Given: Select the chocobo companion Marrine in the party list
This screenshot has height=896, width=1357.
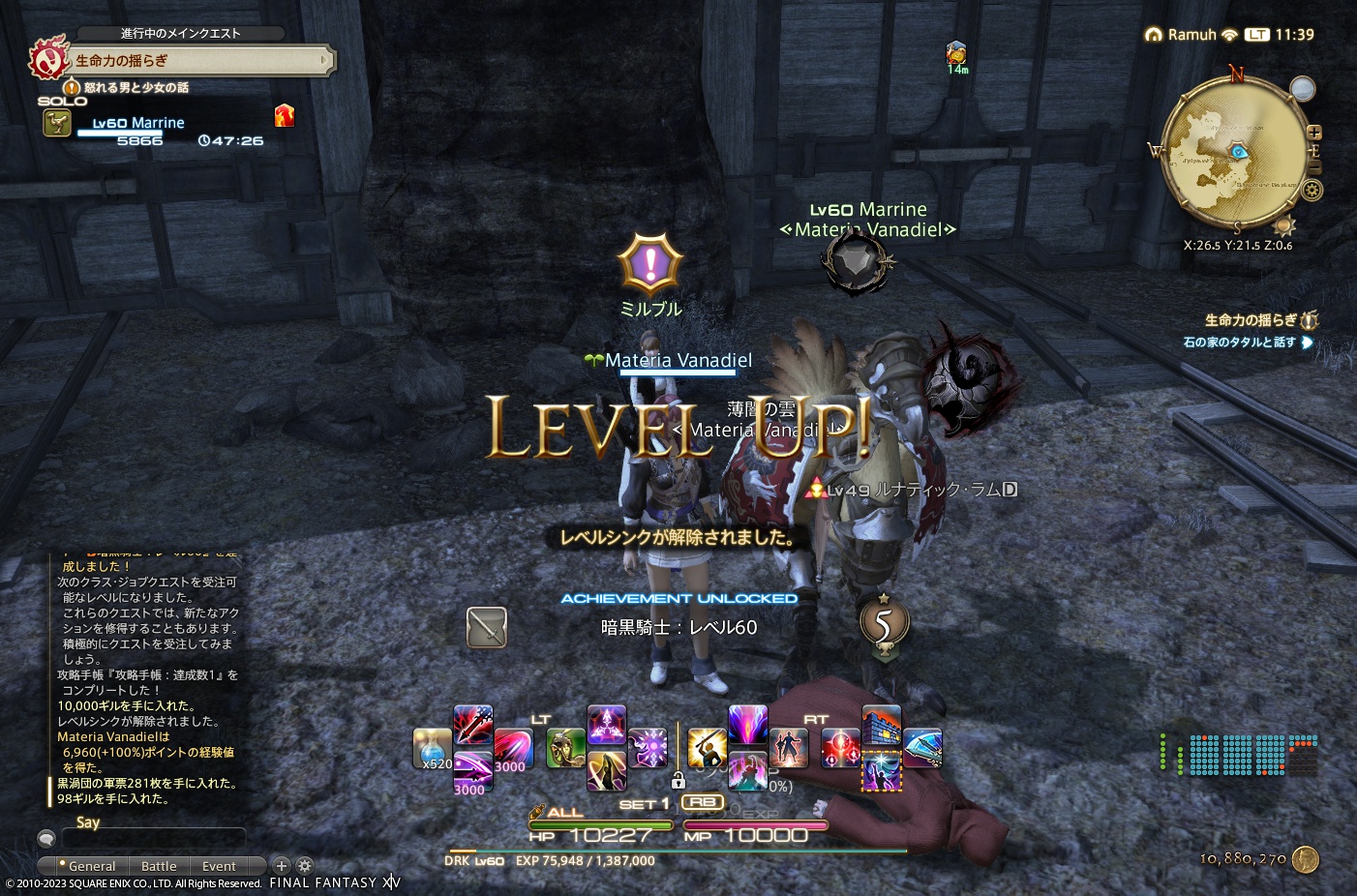Looking at the screenshot, I should pyautogui.click(x=137, y=124).
